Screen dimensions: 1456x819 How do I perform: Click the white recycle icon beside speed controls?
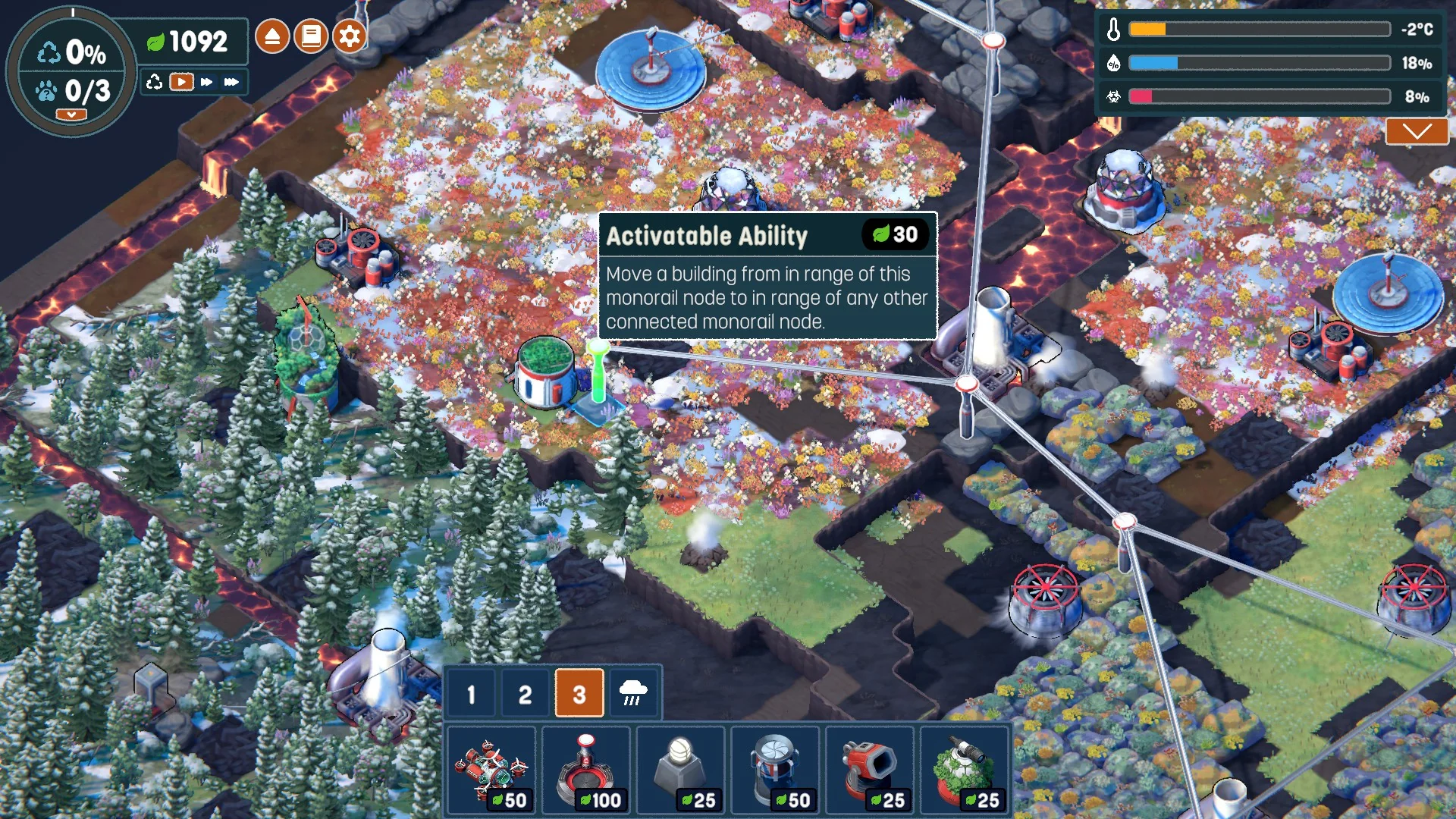(x=155, y=82)
